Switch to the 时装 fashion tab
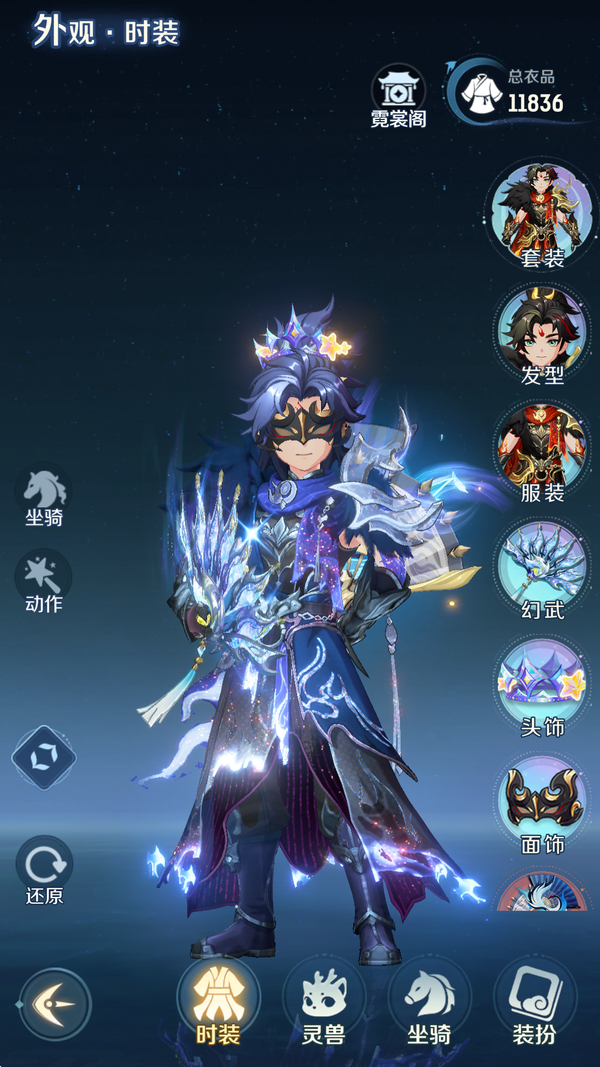Viewport: 600px width, 1067px height. click(x=218, y=1001)
